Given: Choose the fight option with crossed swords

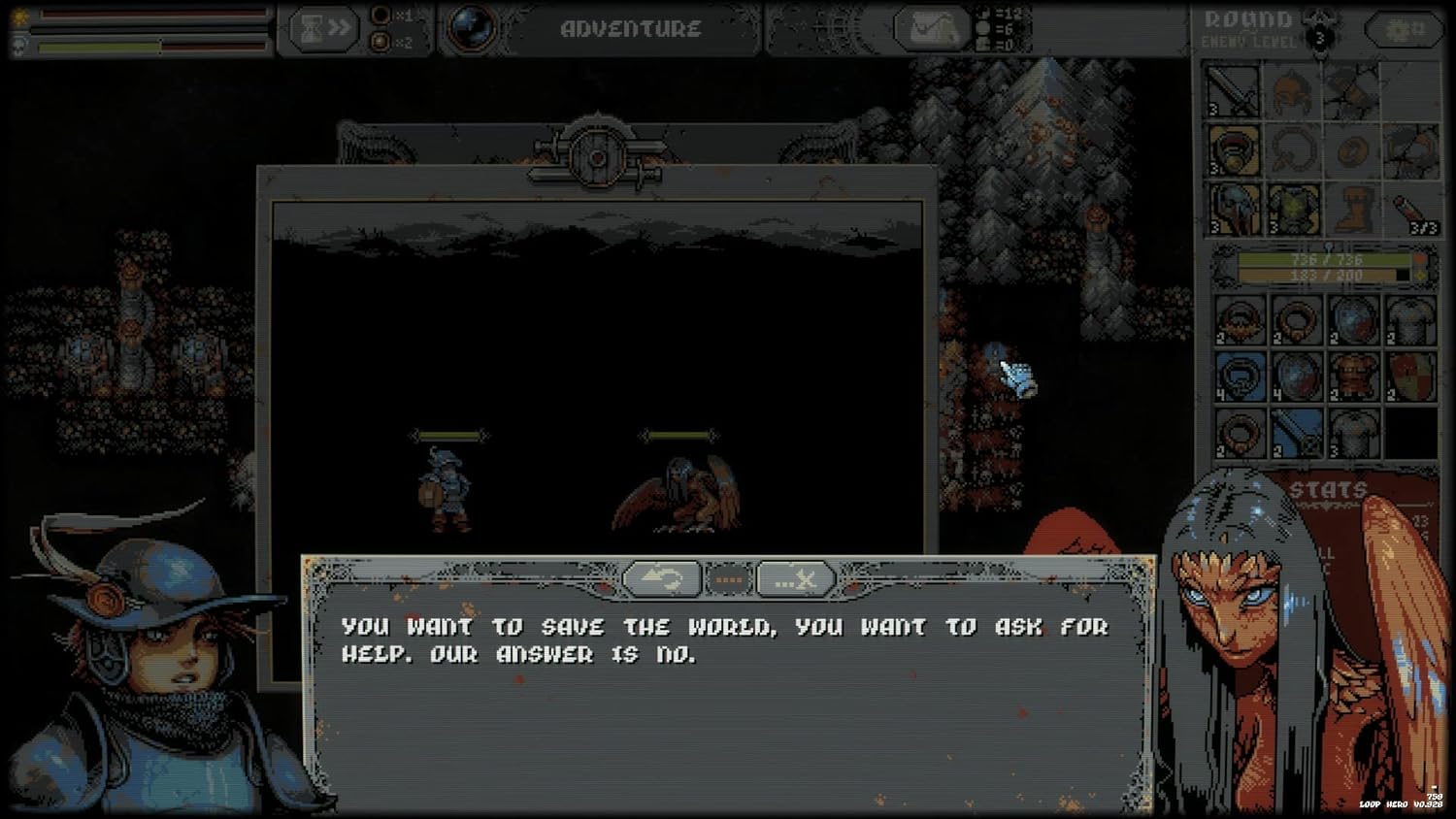Looking at the screenshot, I should click(796, 578).
